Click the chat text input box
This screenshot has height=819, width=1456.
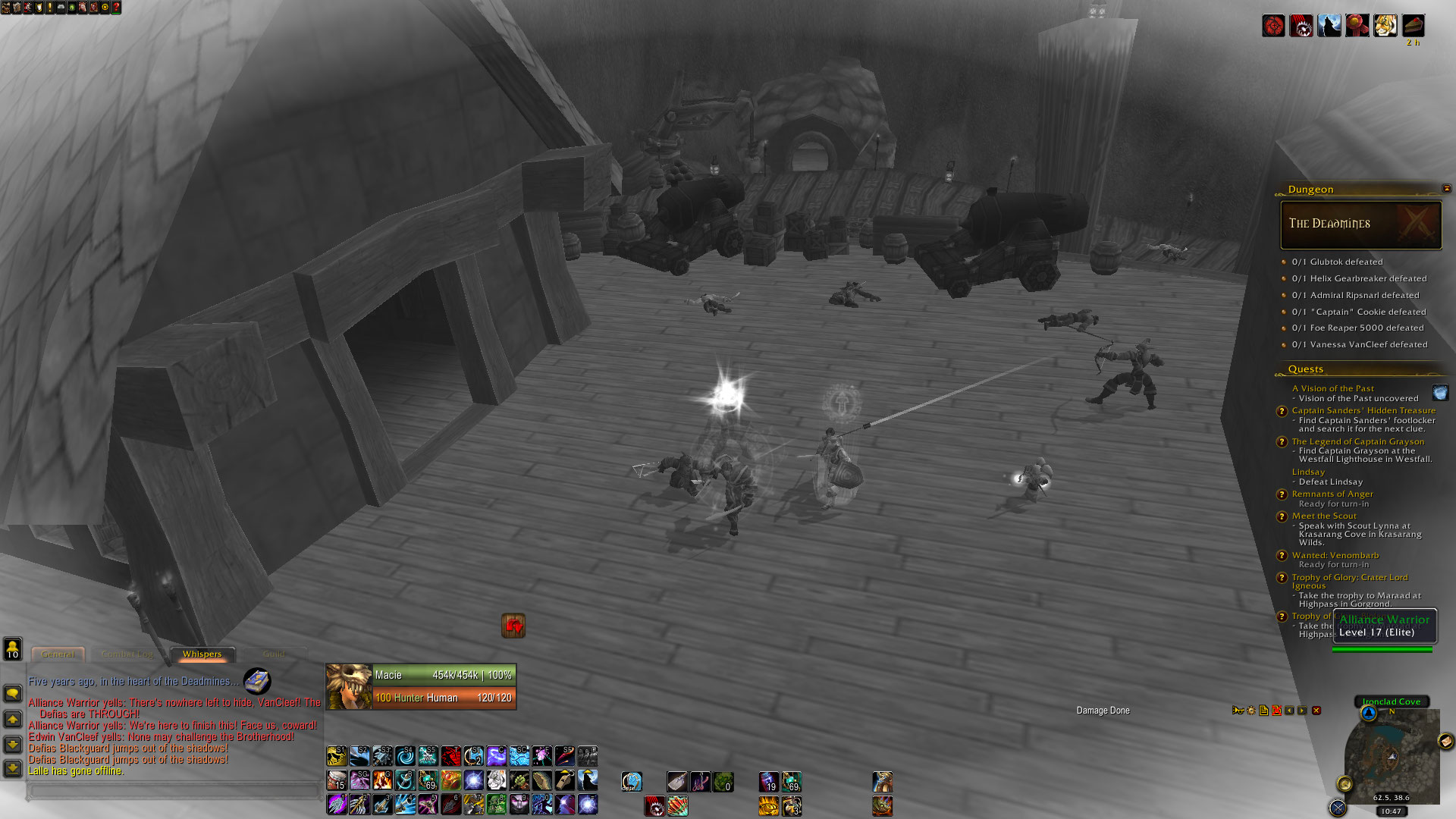tap(174, 791)
